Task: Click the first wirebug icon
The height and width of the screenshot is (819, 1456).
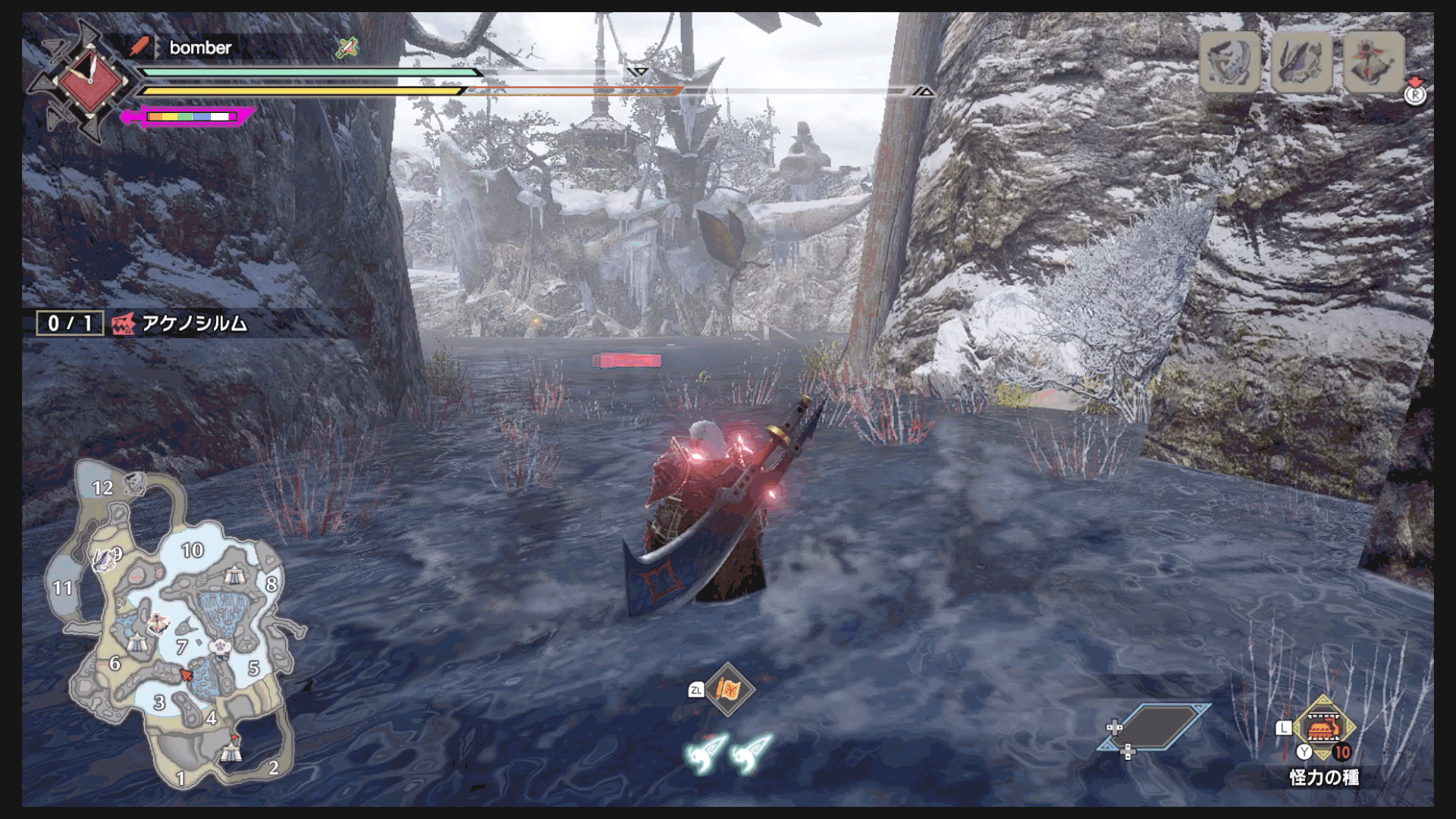Action: click(x=705, y=752)
